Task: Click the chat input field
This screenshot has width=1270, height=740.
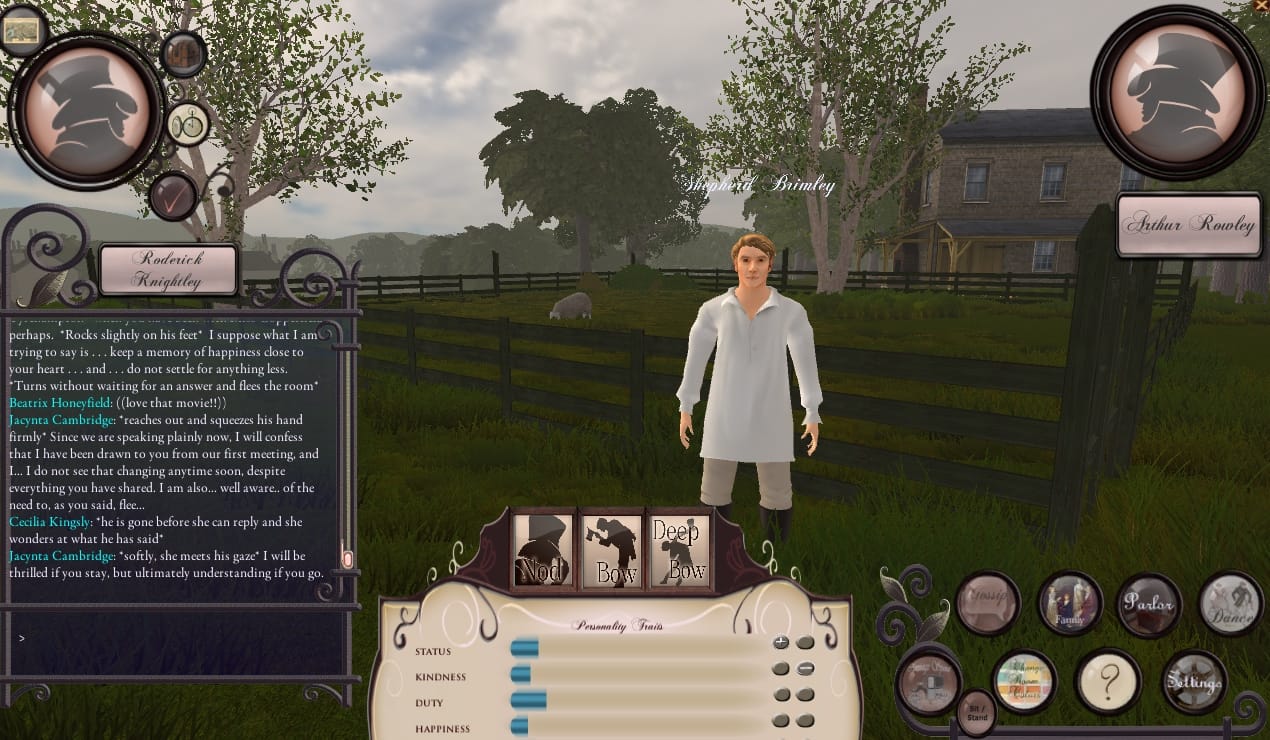Action: point(175,637)
